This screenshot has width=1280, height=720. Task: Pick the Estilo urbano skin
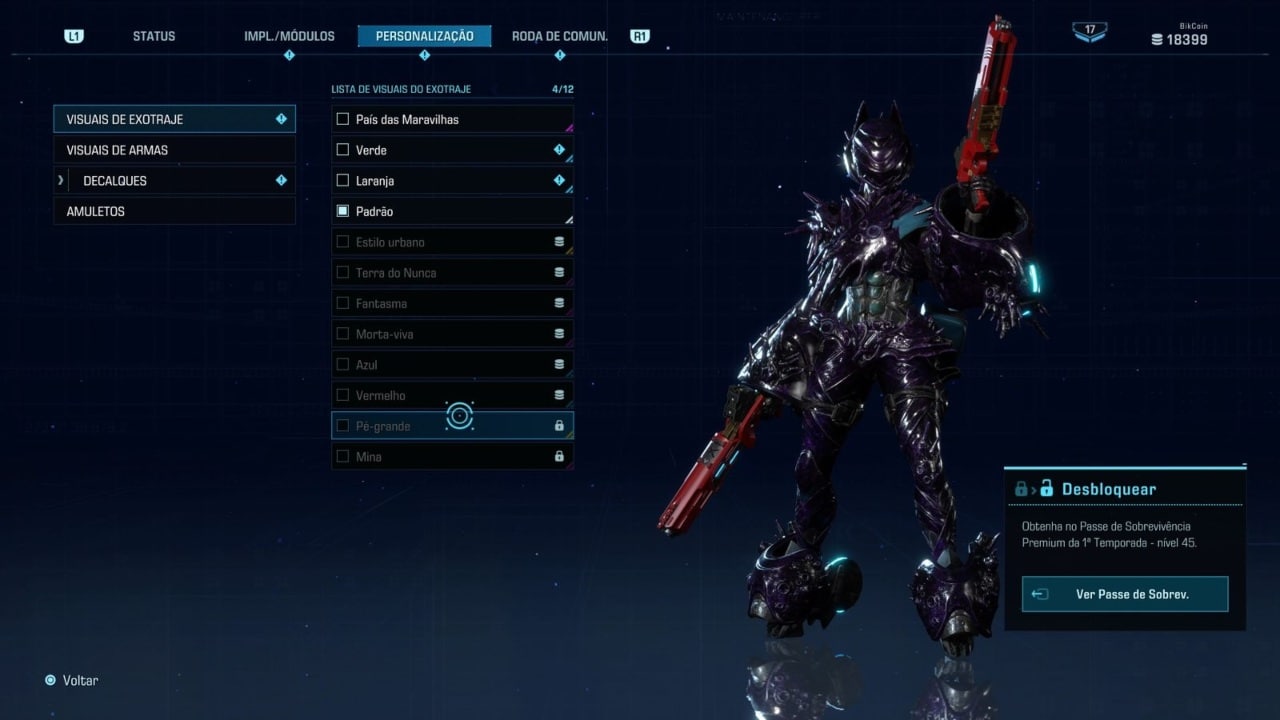(x=452, y=242)
